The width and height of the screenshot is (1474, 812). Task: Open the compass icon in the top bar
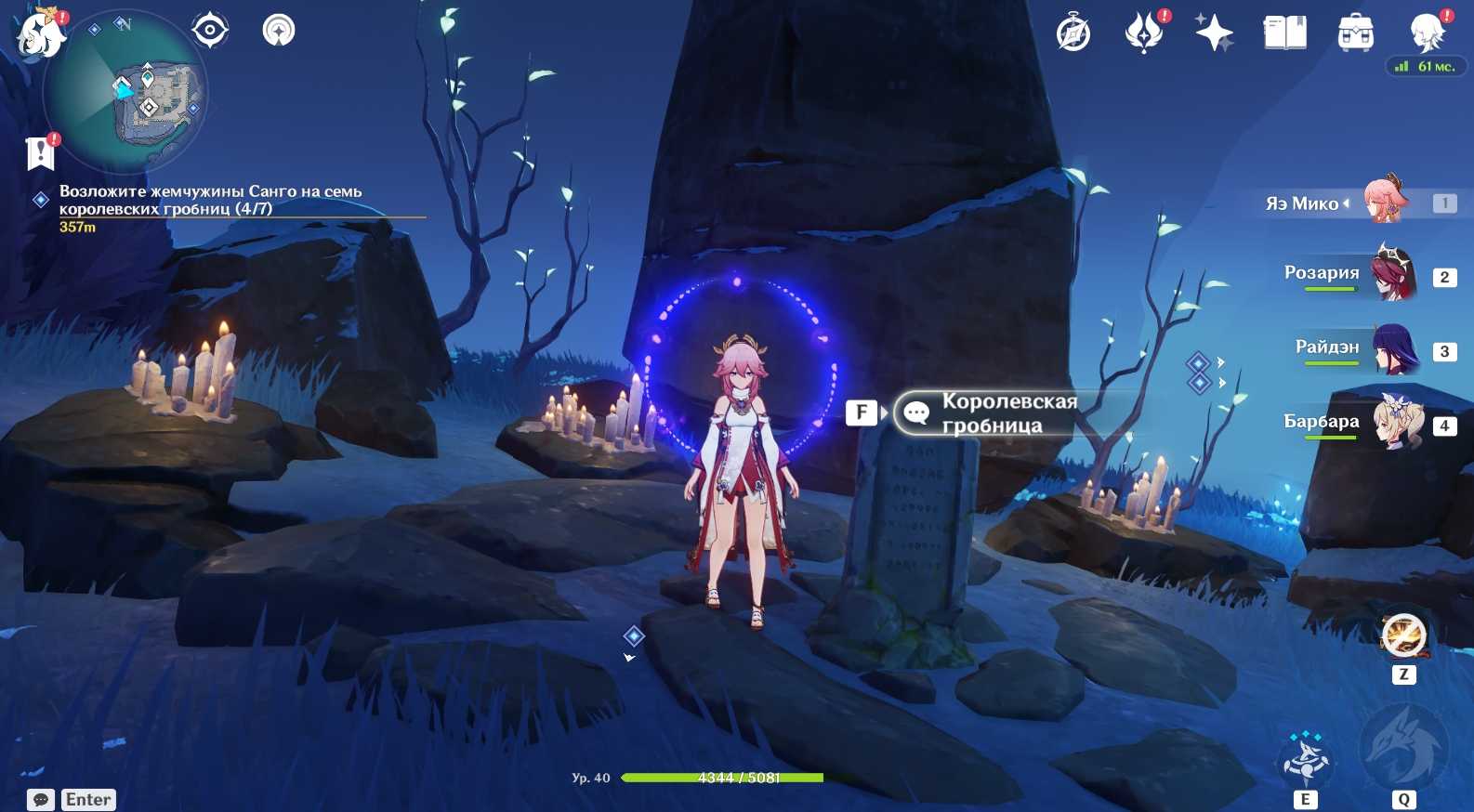1073,34
